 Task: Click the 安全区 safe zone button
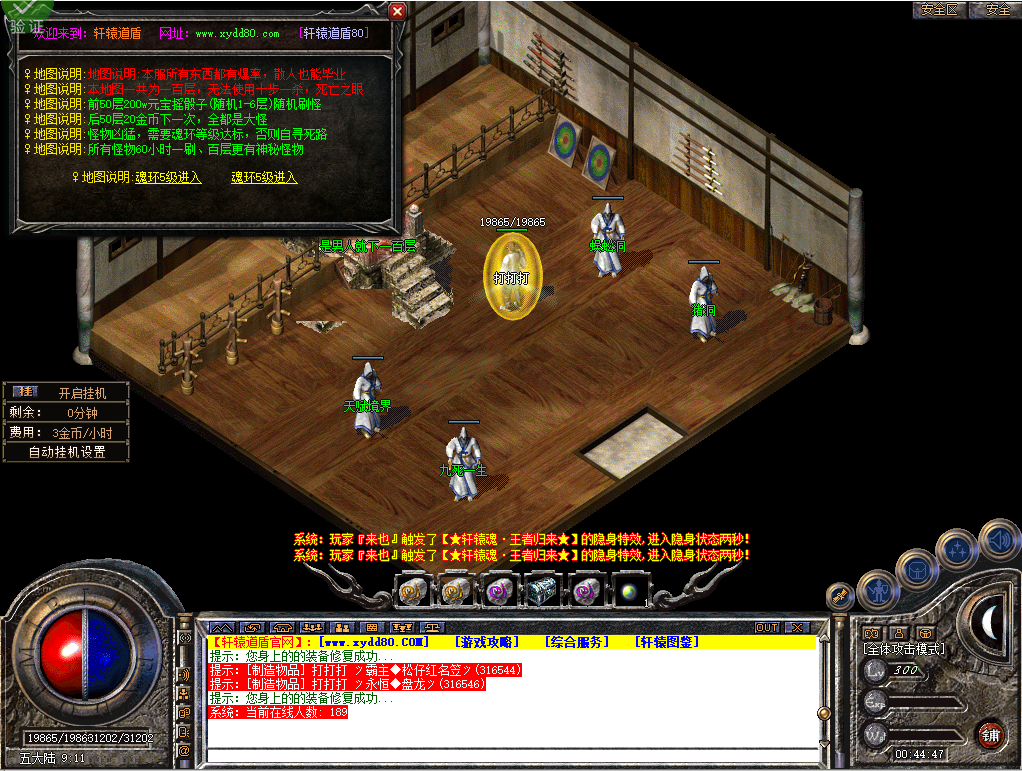939,10
